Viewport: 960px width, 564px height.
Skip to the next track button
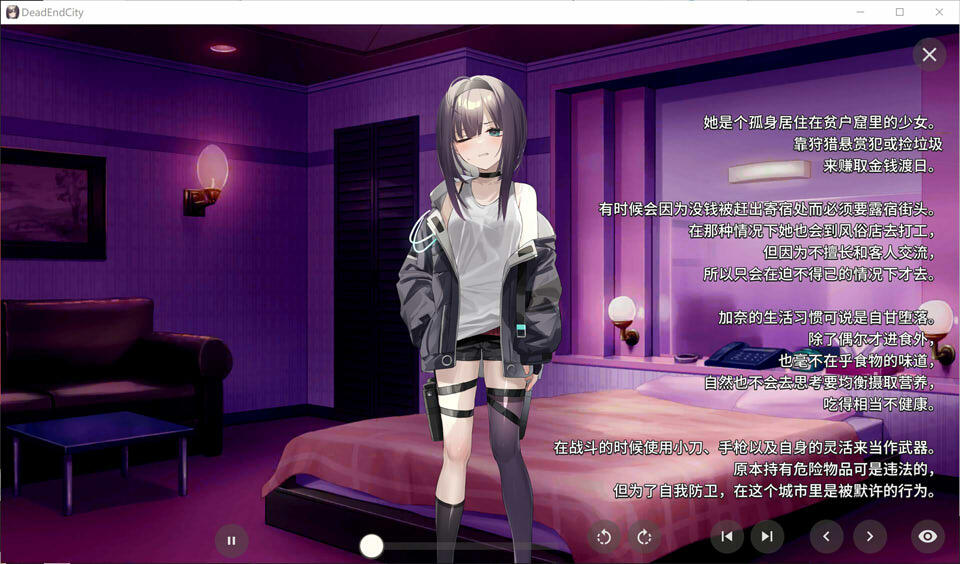(767, 537)
